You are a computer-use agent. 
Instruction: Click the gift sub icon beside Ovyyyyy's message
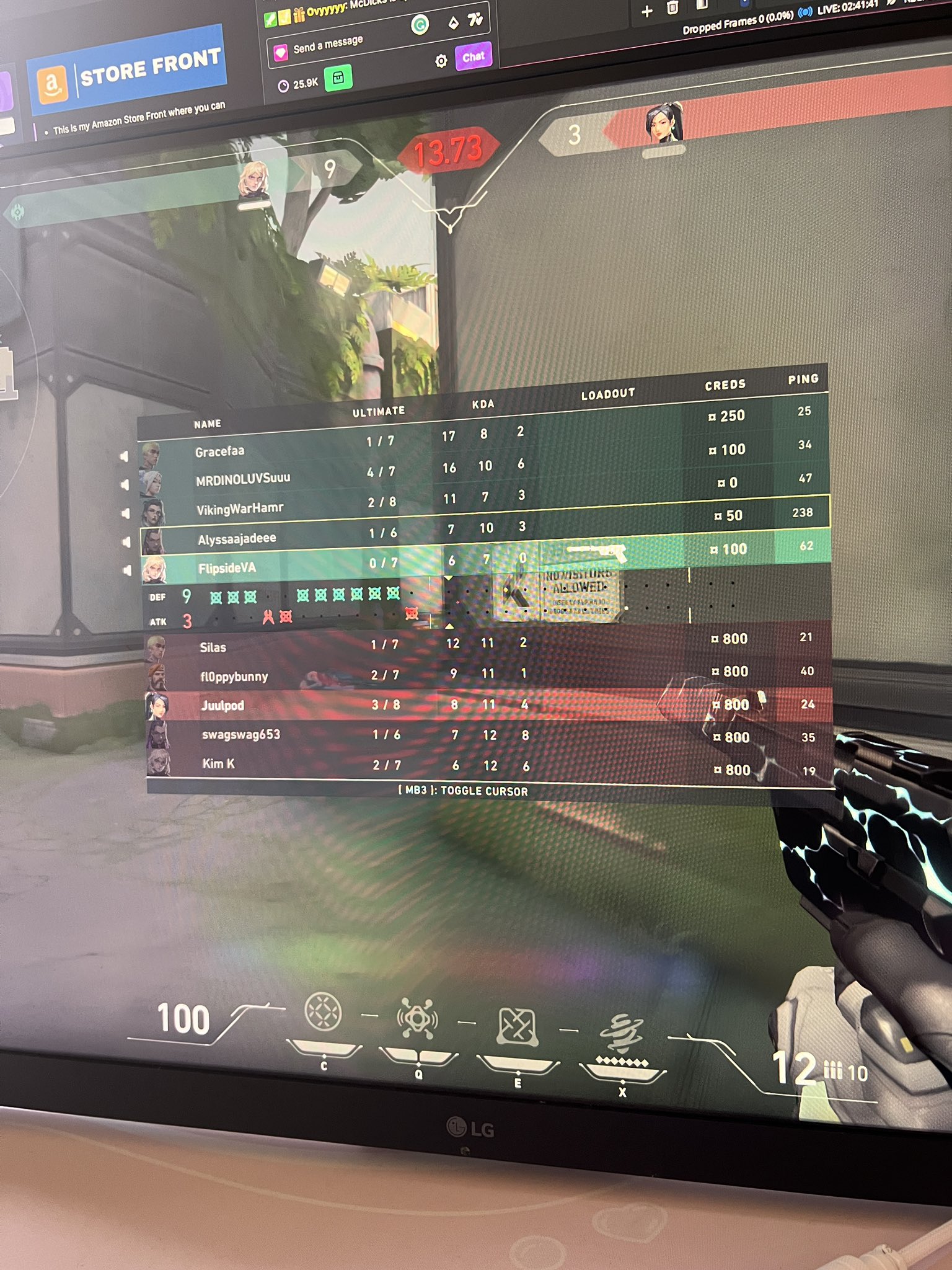point(299,17)
